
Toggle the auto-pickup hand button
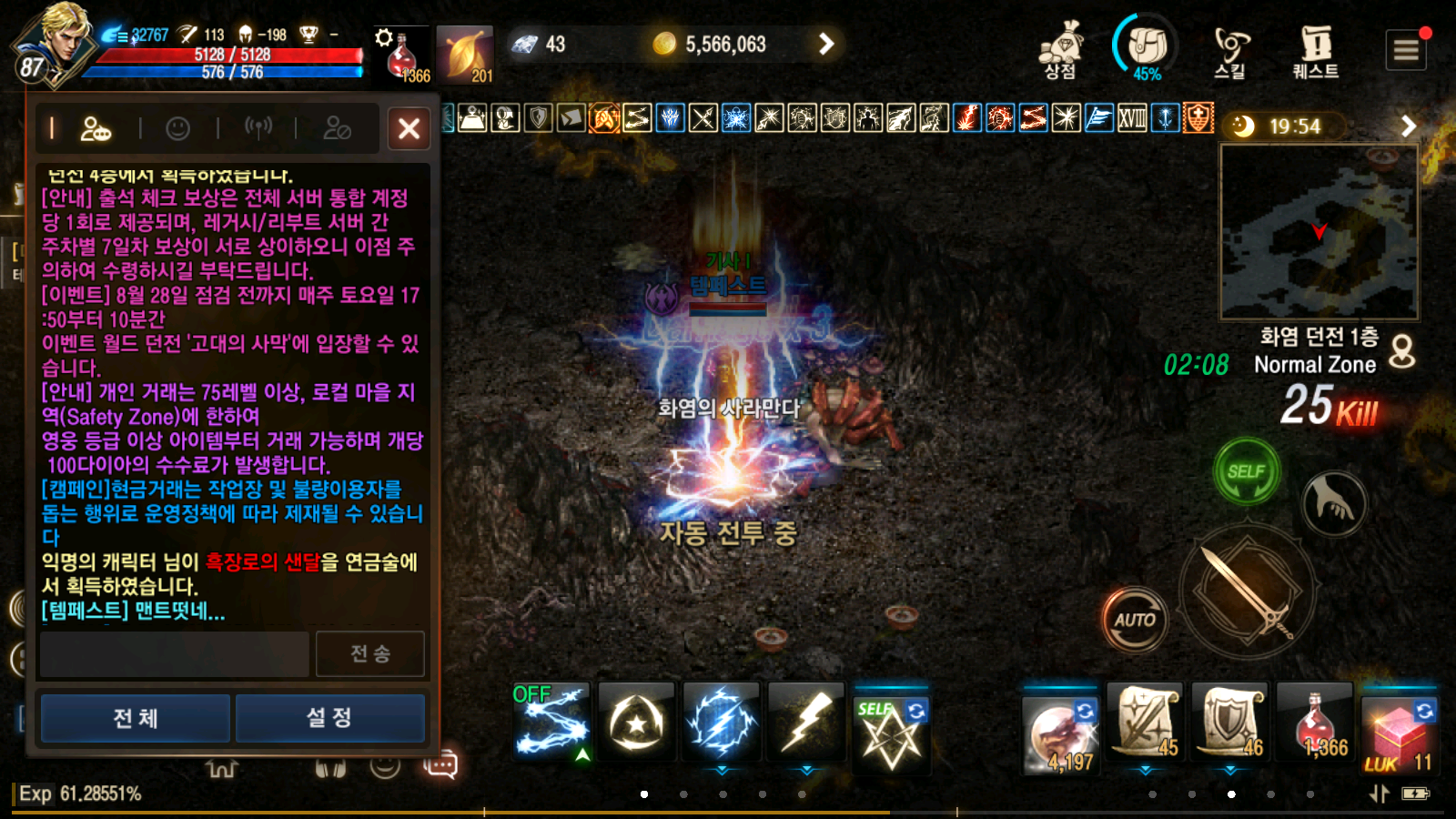[x=1332, y=503]
